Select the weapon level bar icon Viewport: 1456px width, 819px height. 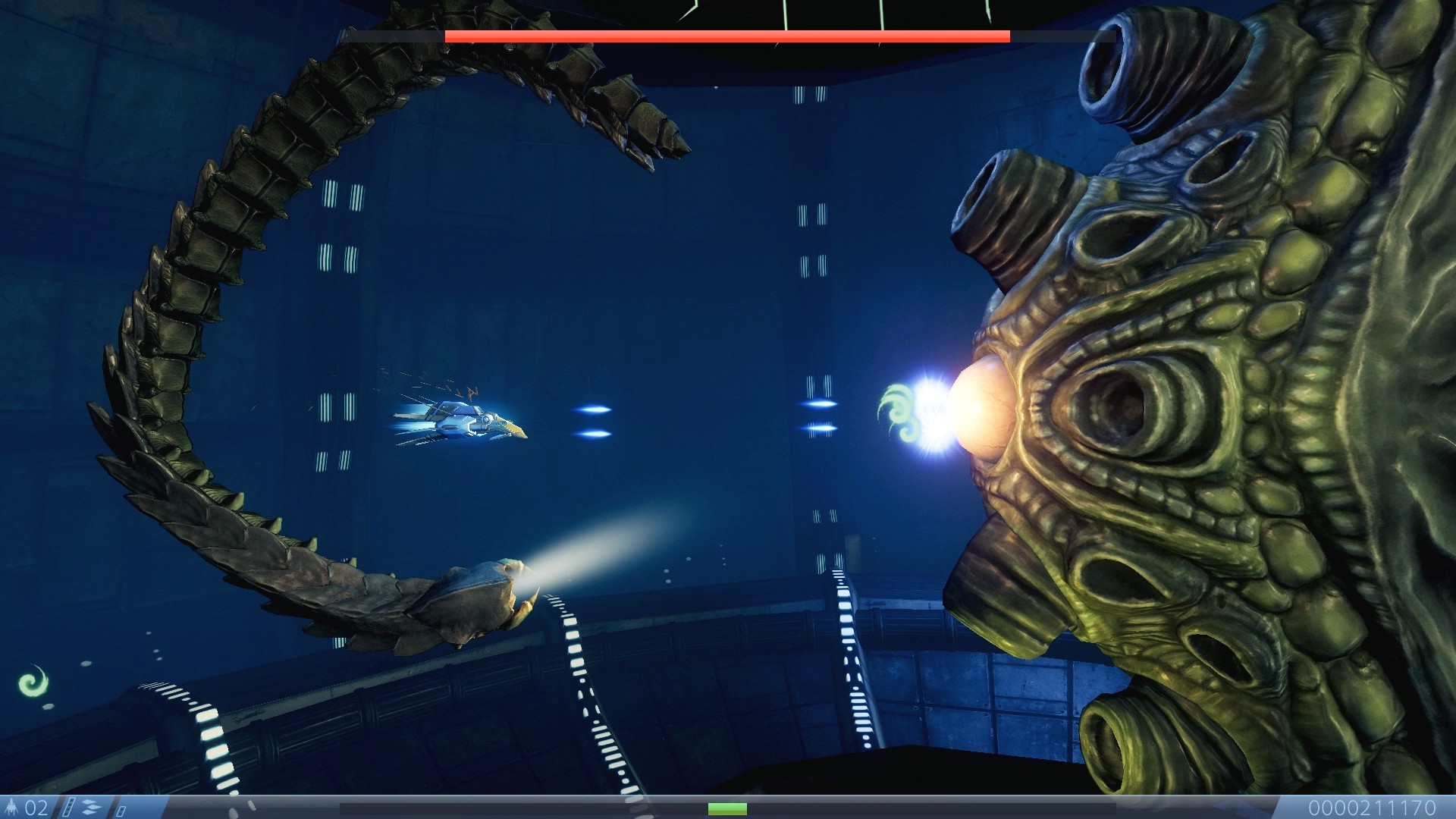[68, 806]
